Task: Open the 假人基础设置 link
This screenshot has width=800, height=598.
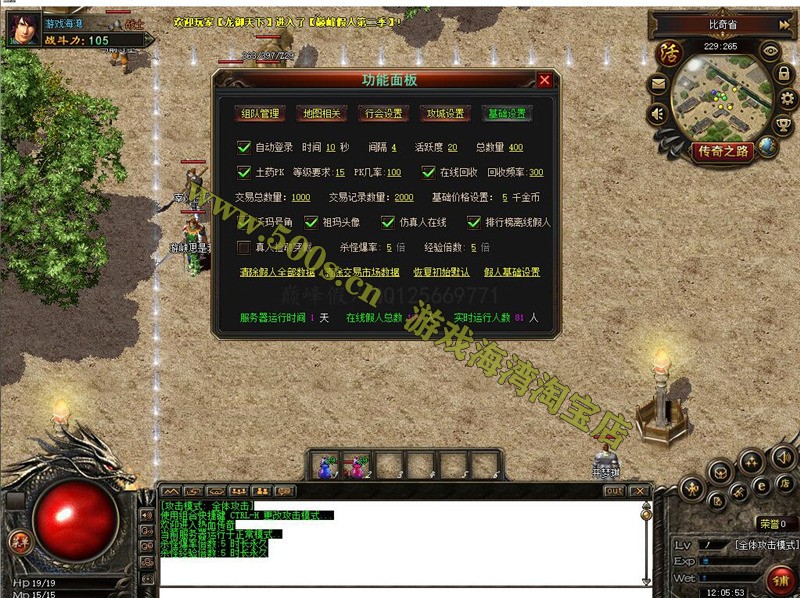Action: point(512,272)
